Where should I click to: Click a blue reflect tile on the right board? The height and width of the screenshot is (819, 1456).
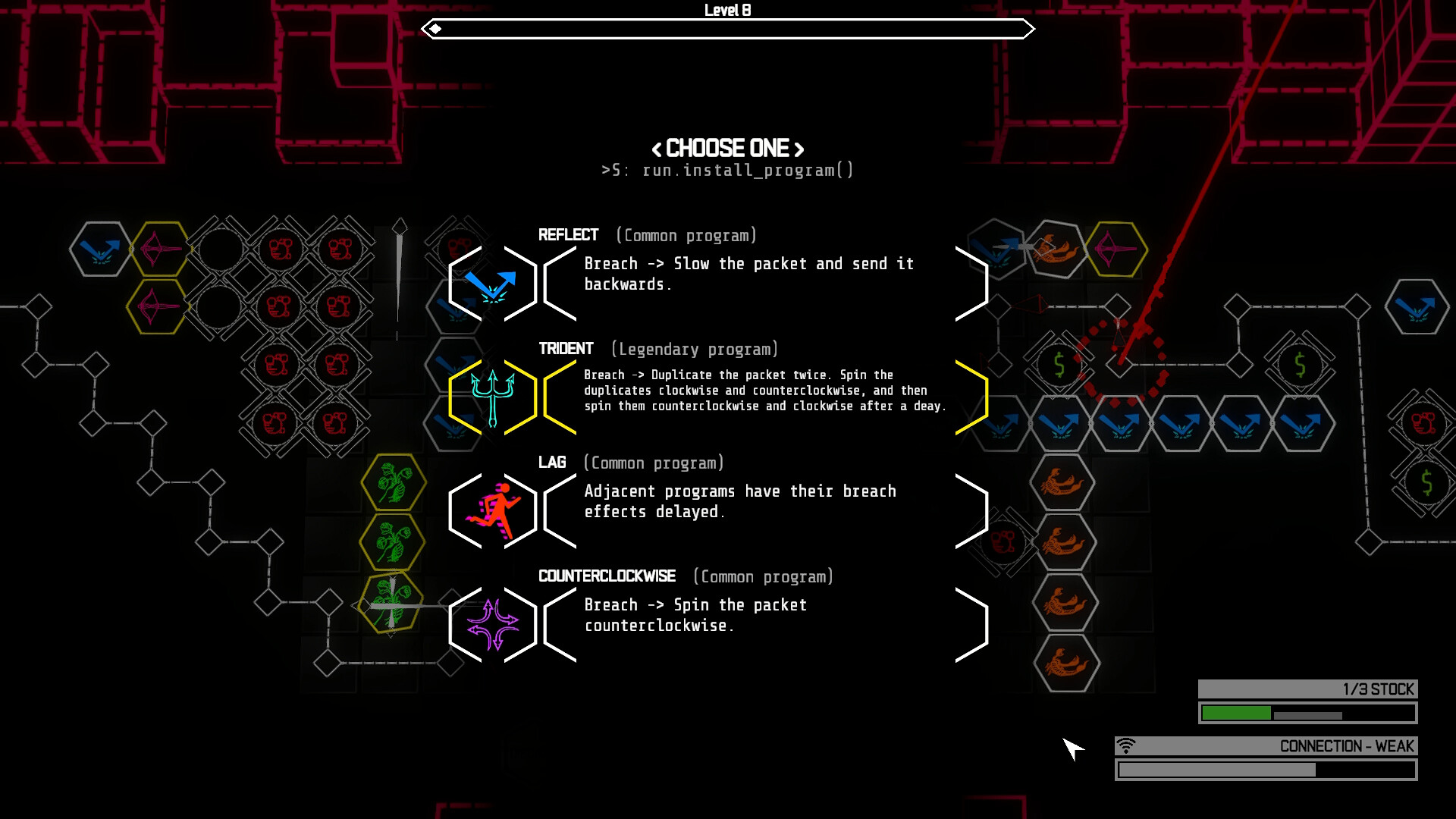[x=1059, y=425]
